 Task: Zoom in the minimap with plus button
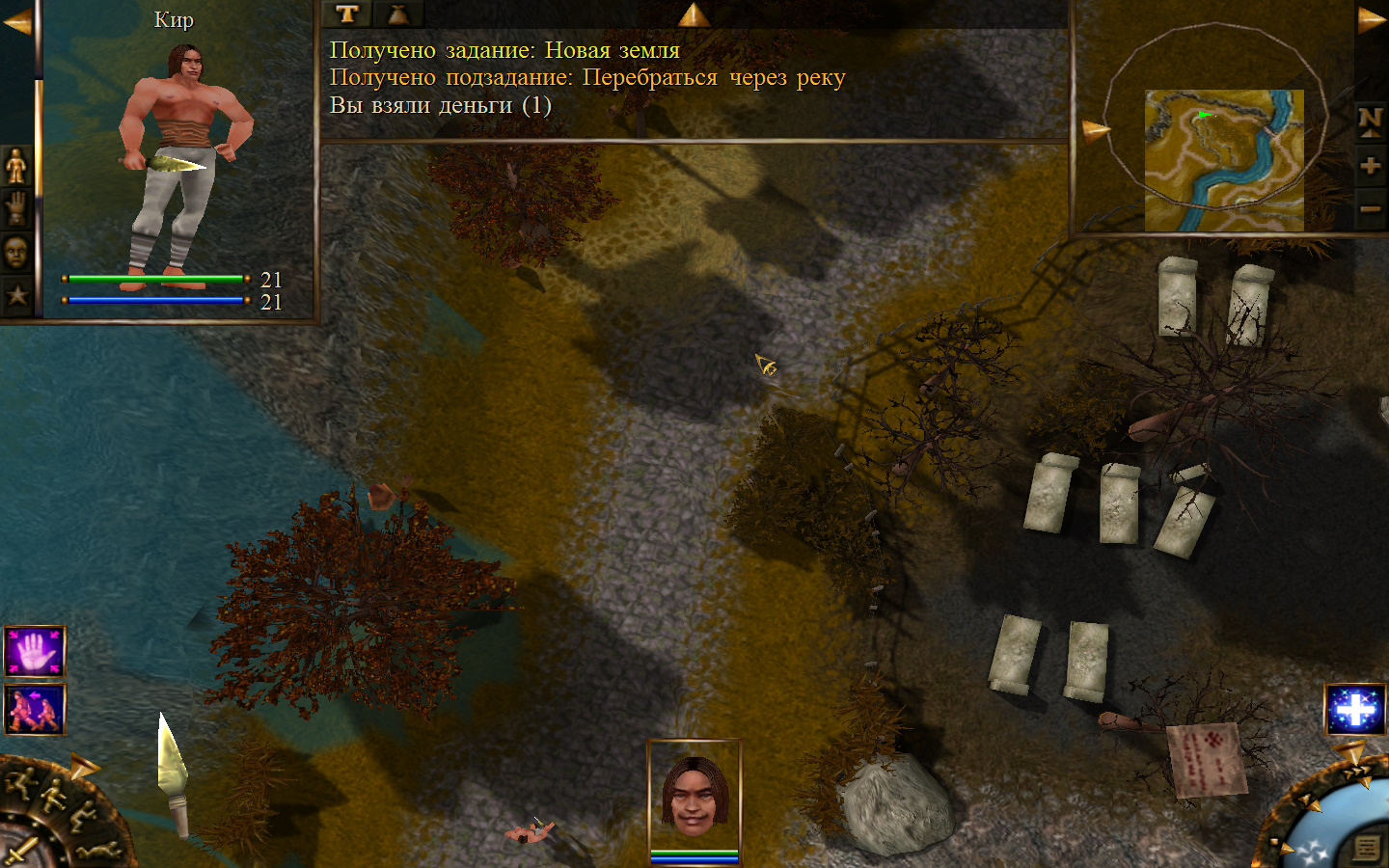pos(1370,166)
